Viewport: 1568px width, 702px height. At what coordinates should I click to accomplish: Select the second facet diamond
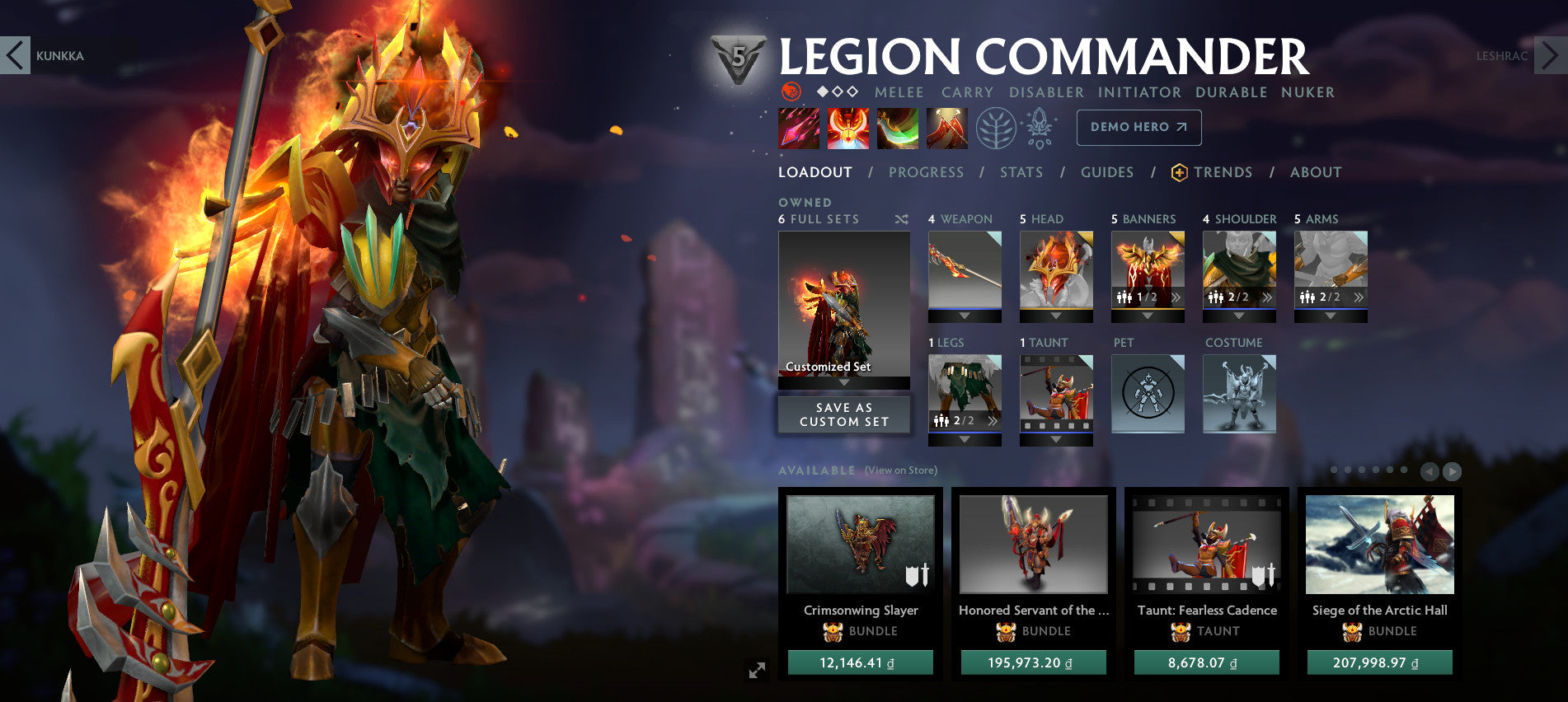pyautogui.click(x=836, y=92)
